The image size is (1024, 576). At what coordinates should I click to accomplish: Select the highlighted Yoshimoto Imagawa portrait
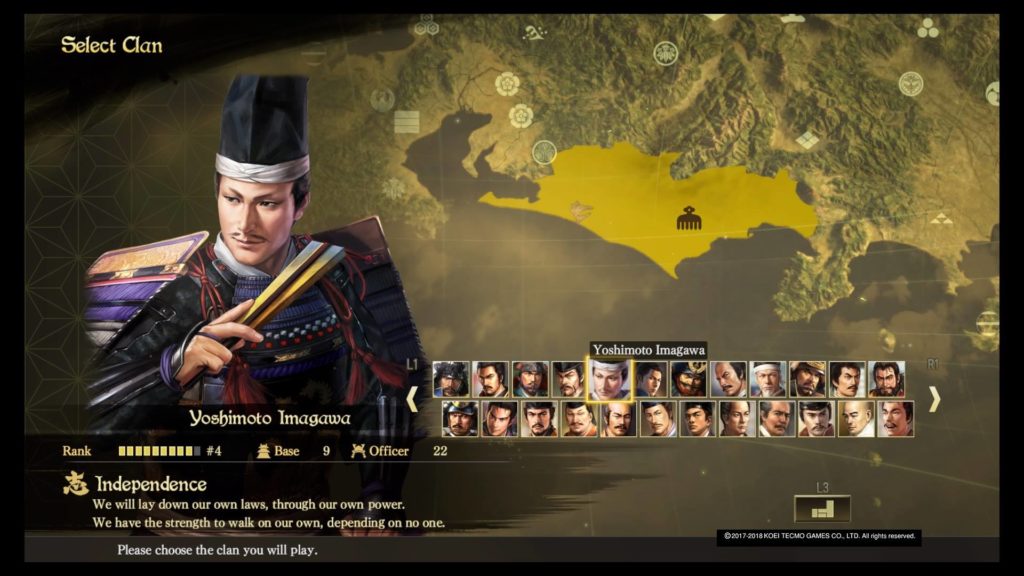(x=609, y=380)
